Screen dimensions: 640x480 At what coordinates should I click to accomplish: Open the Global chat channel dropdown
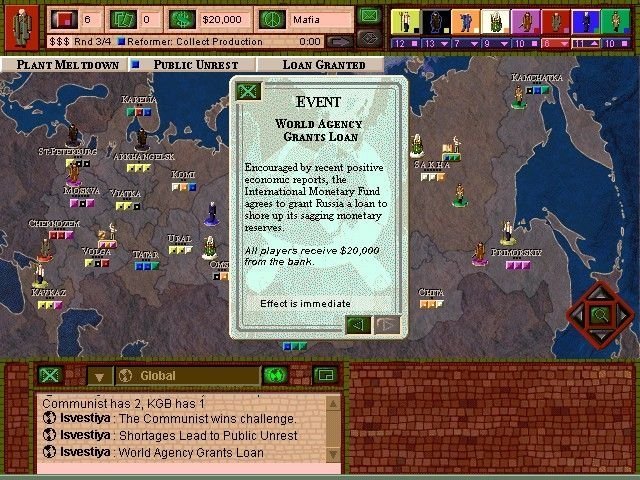[x=99, y=377]
